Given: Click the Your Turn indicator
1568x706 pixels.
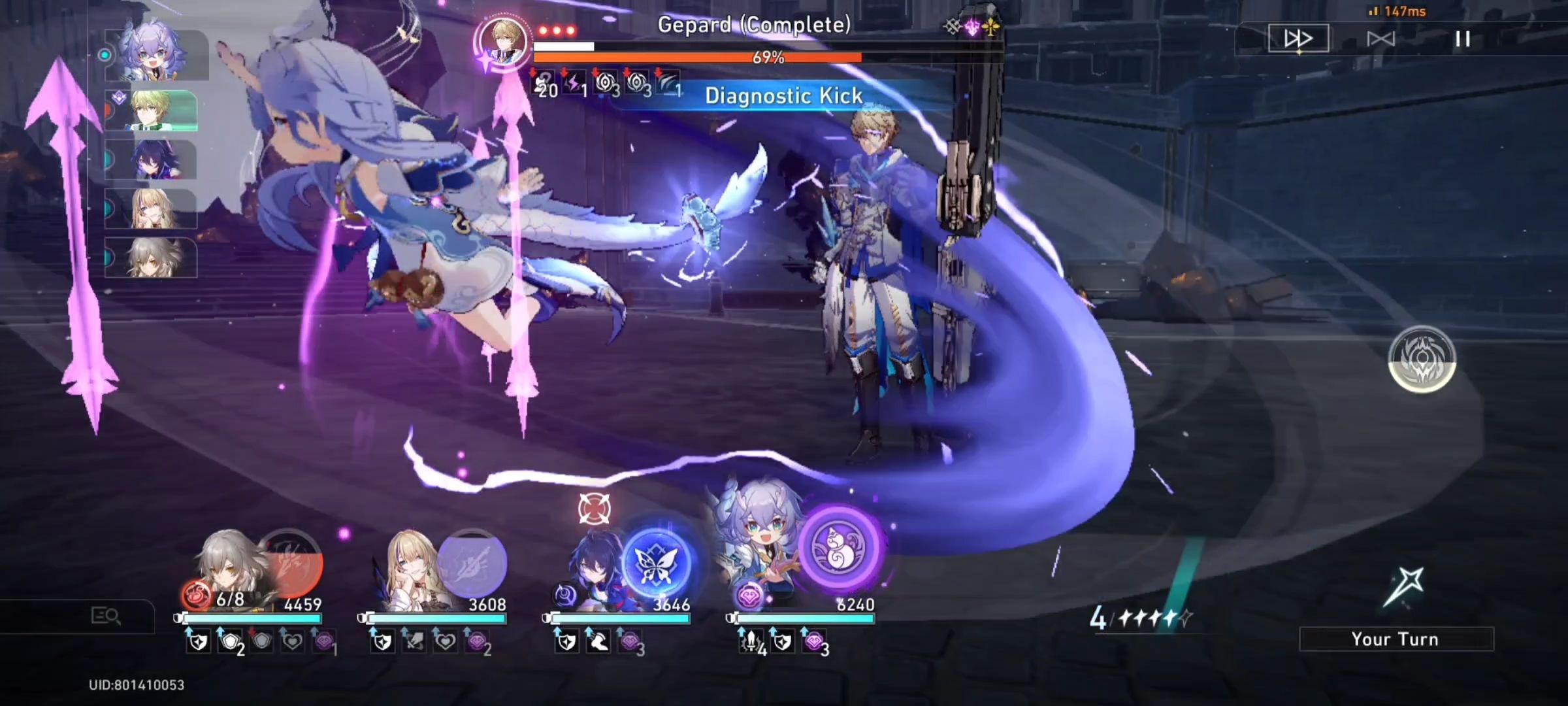Looking at the screenshot, I should tap(1394, 639).
